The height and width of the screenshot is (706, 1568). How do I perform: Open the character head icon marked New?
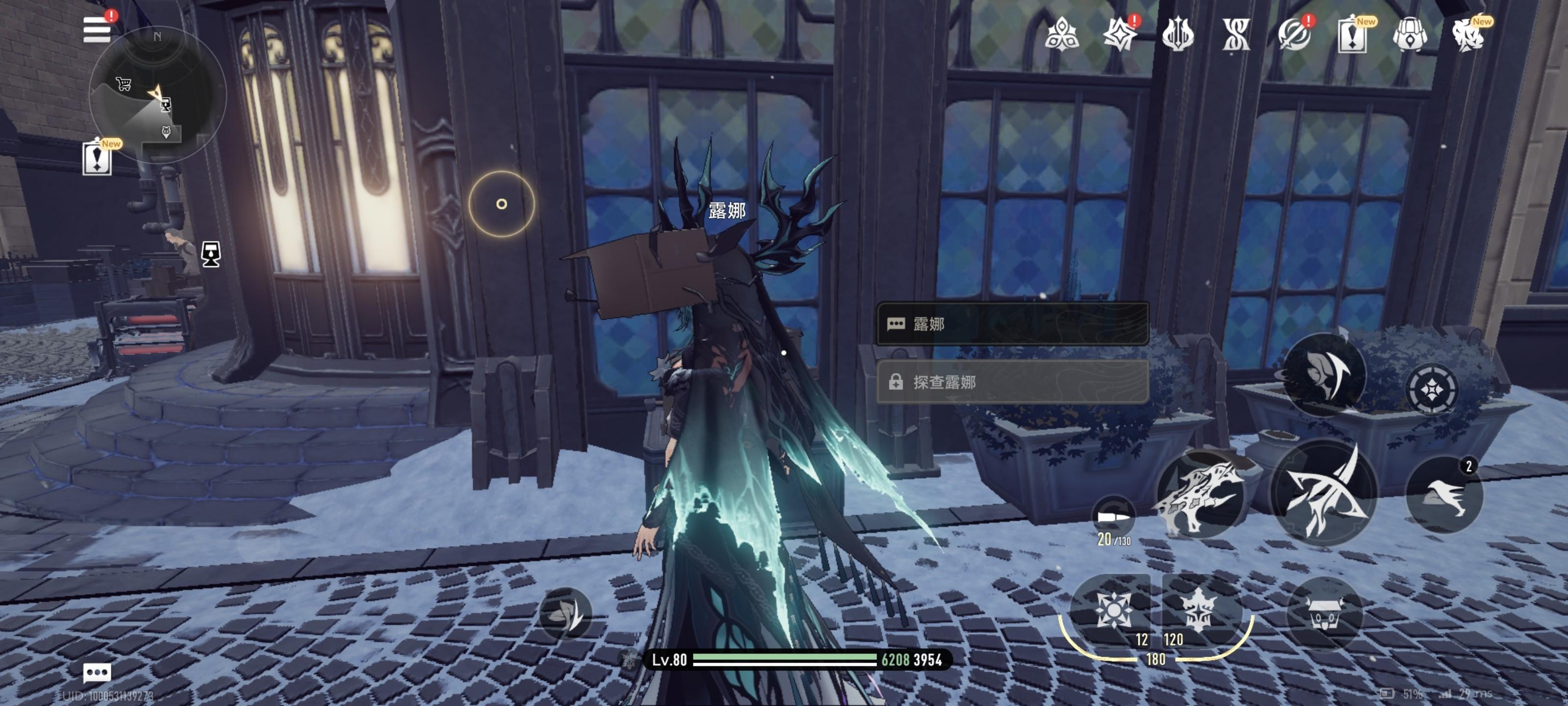click(1468, 34)
